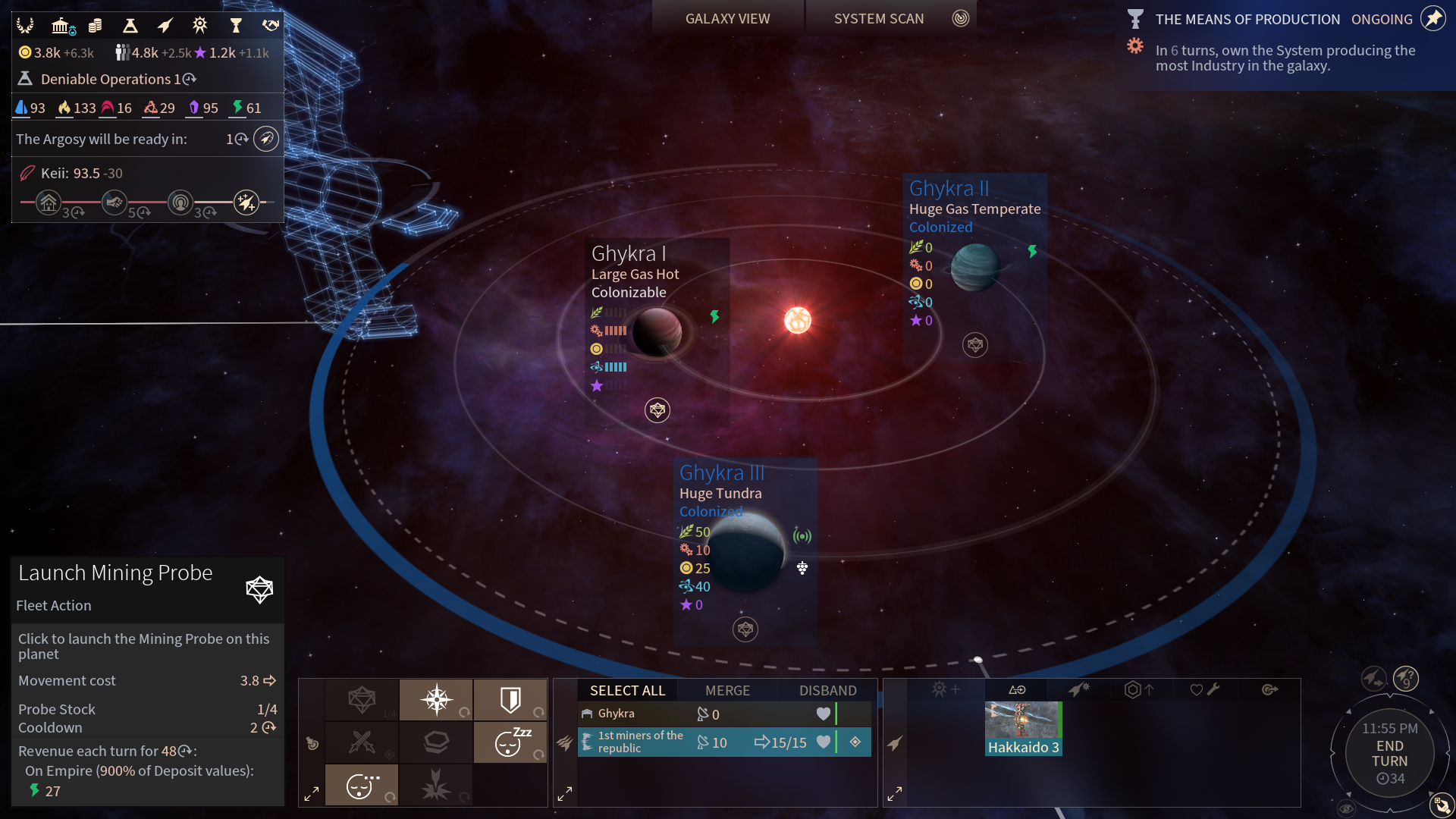The height and width of the screenshot is (819, 1456).
Task: Launch mining probe on Ghykra I
Action: point(657,410)
